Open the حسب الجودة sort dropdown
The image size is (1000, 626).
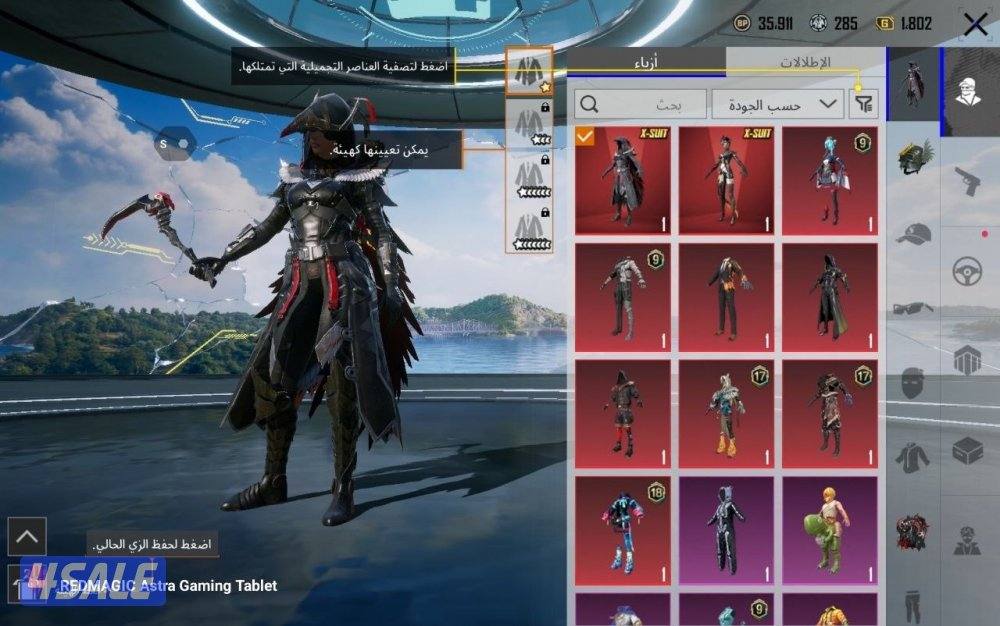tap(777, 104)
